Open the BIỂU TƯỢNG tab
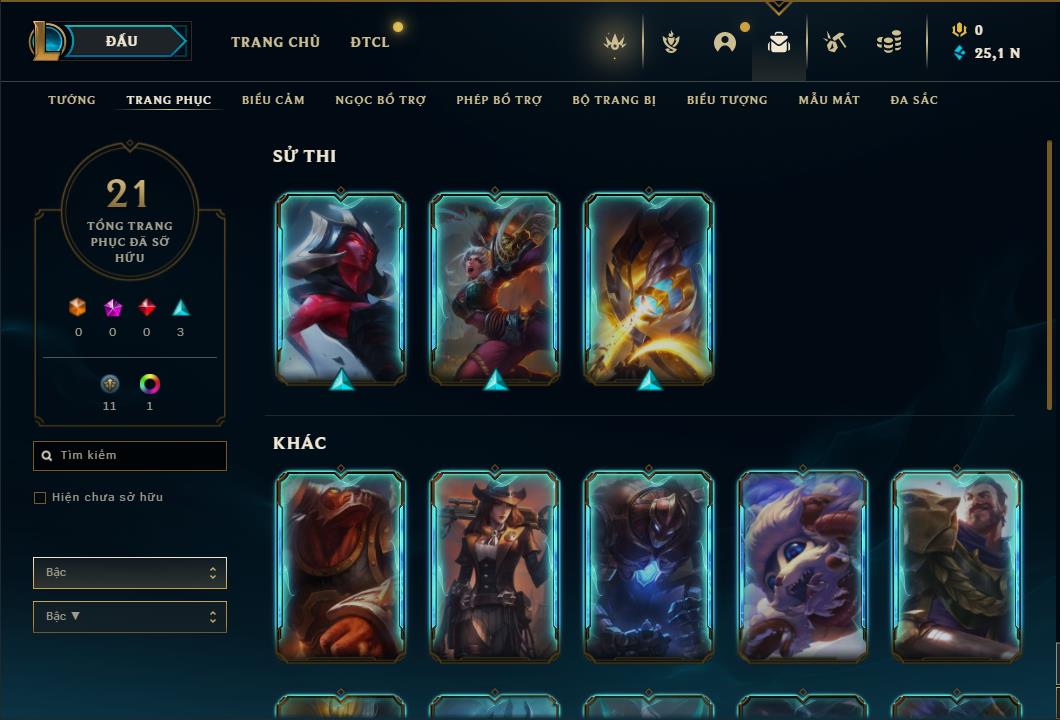Screen dimensions: 1060x720 (x=727, y=100)
